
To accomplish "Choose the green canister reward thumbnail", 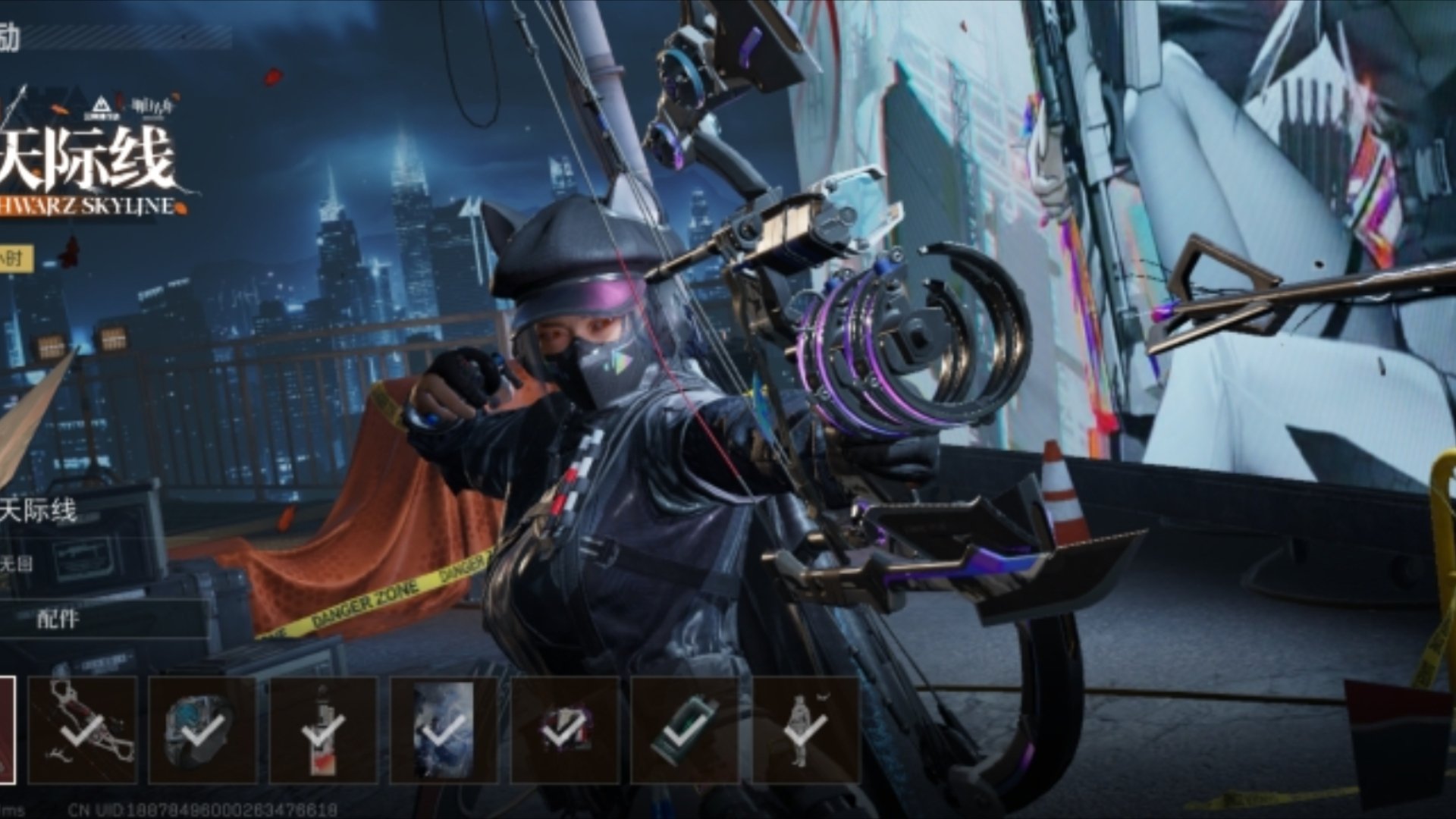I will coord(685,730).
